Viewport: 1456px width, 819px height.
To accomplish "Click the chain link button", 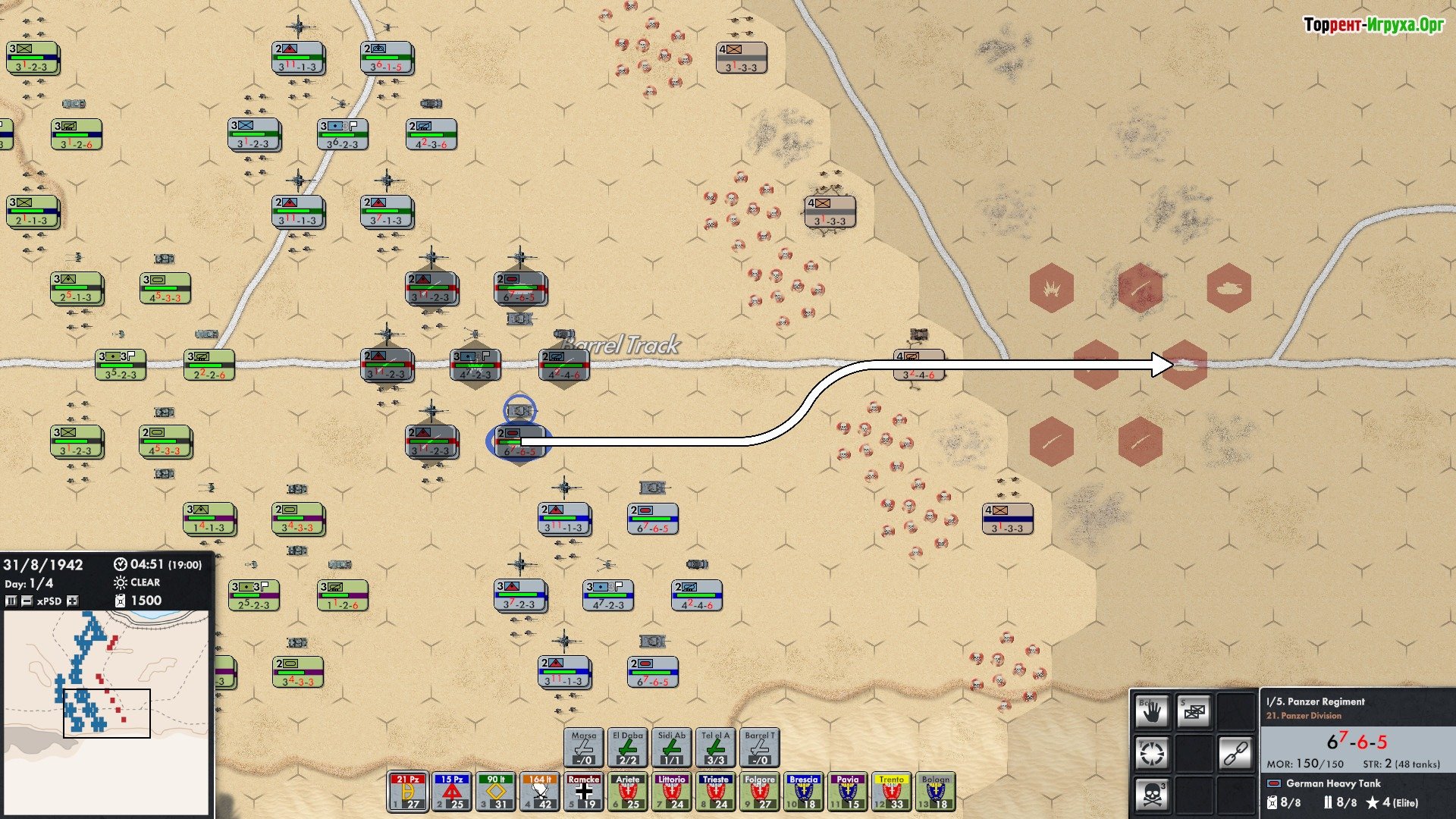I will tap(1235, 754).
